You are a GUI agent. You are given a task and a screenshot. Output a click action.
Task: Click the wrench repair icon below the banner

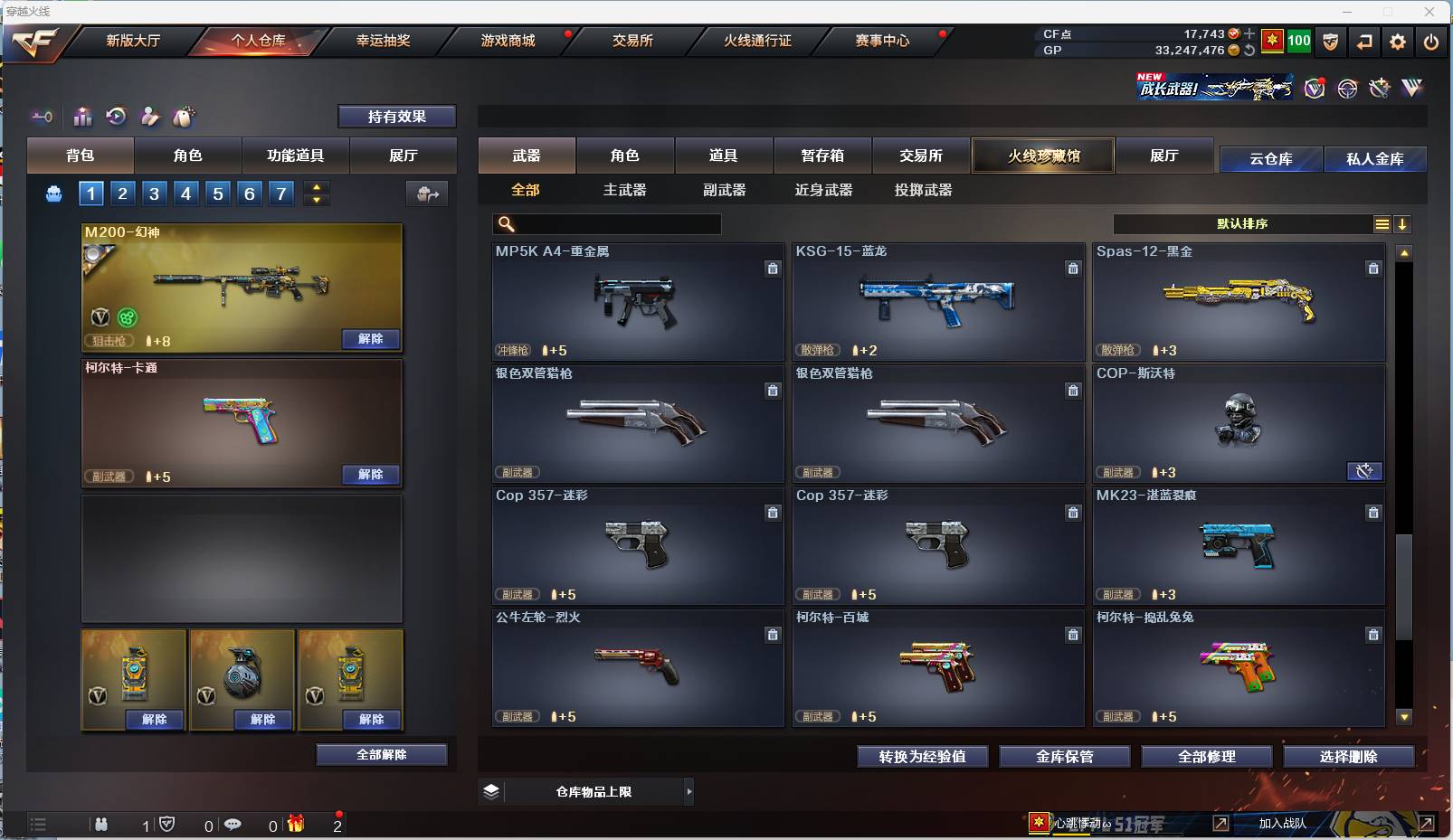(x=1380, y=88)
